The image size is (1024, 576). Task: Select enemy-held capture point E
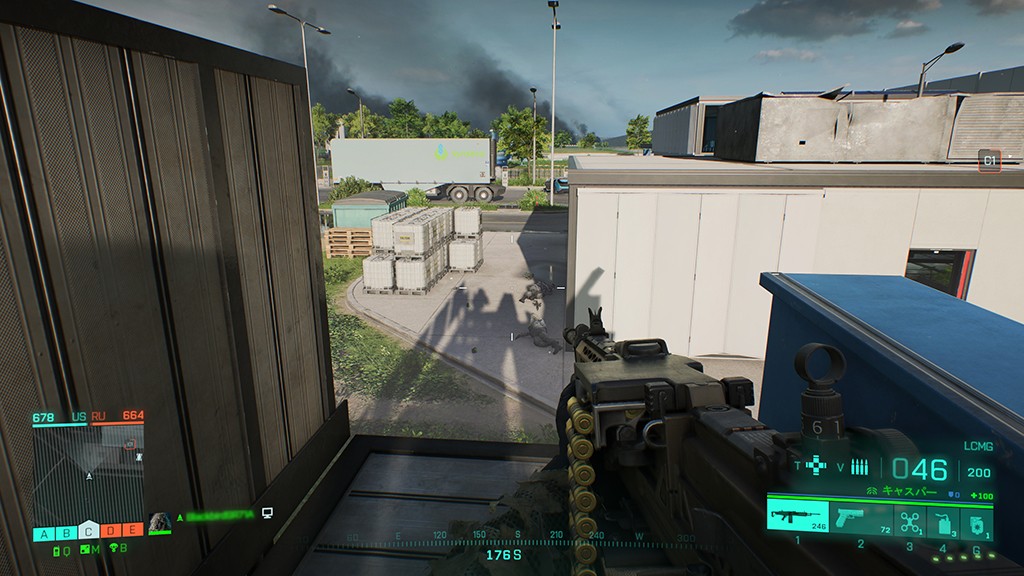[x=132, y=531]
